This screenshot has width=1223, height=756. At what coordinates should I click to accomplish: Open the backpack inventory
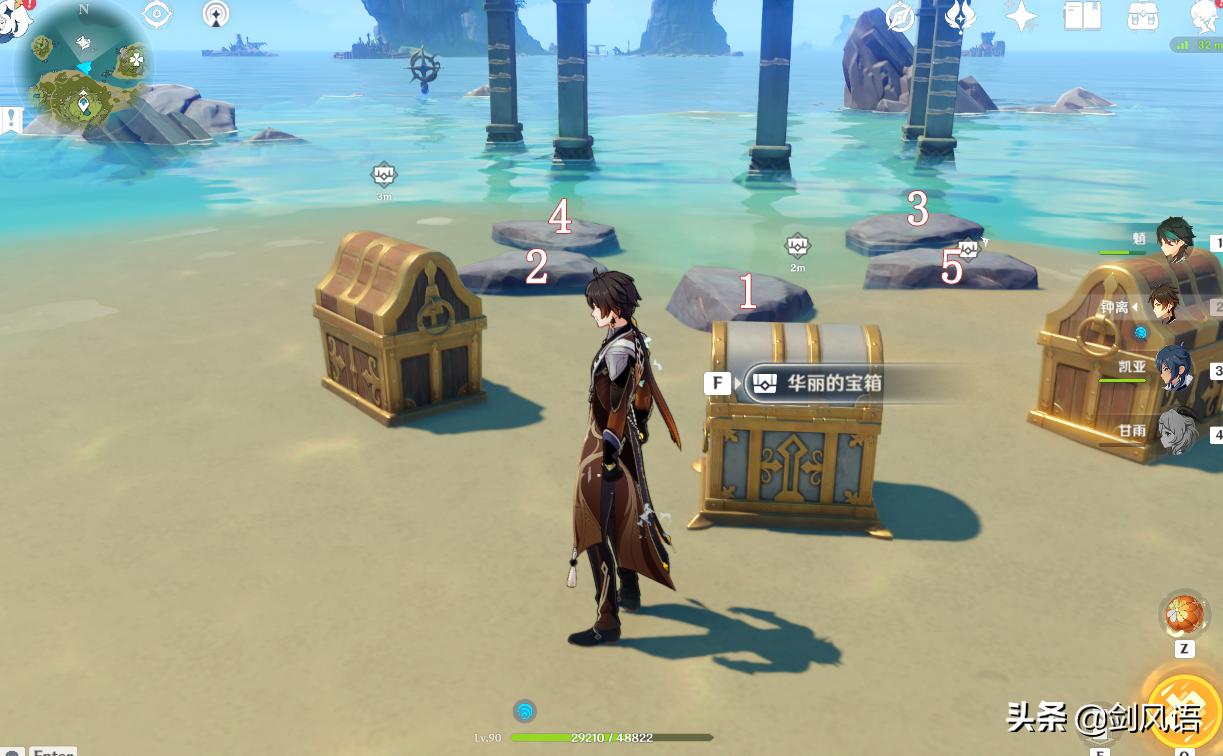click(x=1142, y=16)
